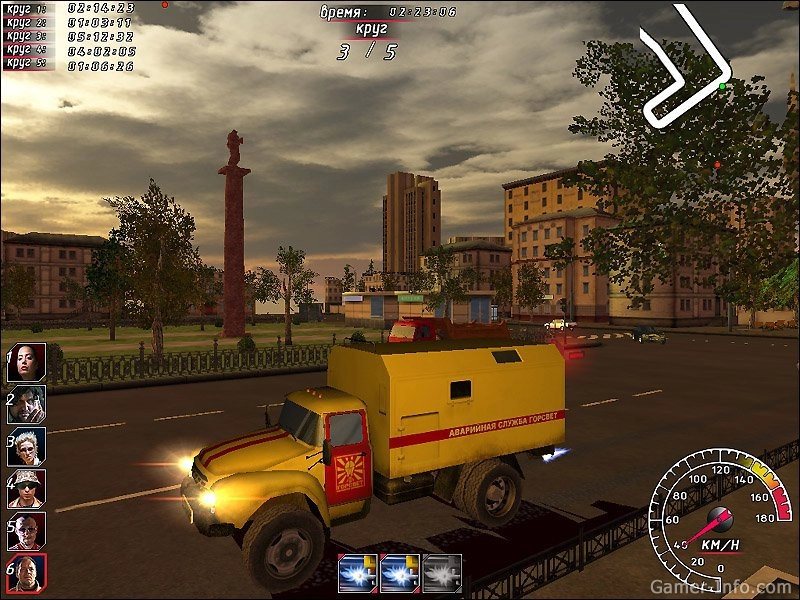This screenshot has height=600, width=800.
Task: Click the track minimap
Action: pyautogui.click(x=686, y=67)
